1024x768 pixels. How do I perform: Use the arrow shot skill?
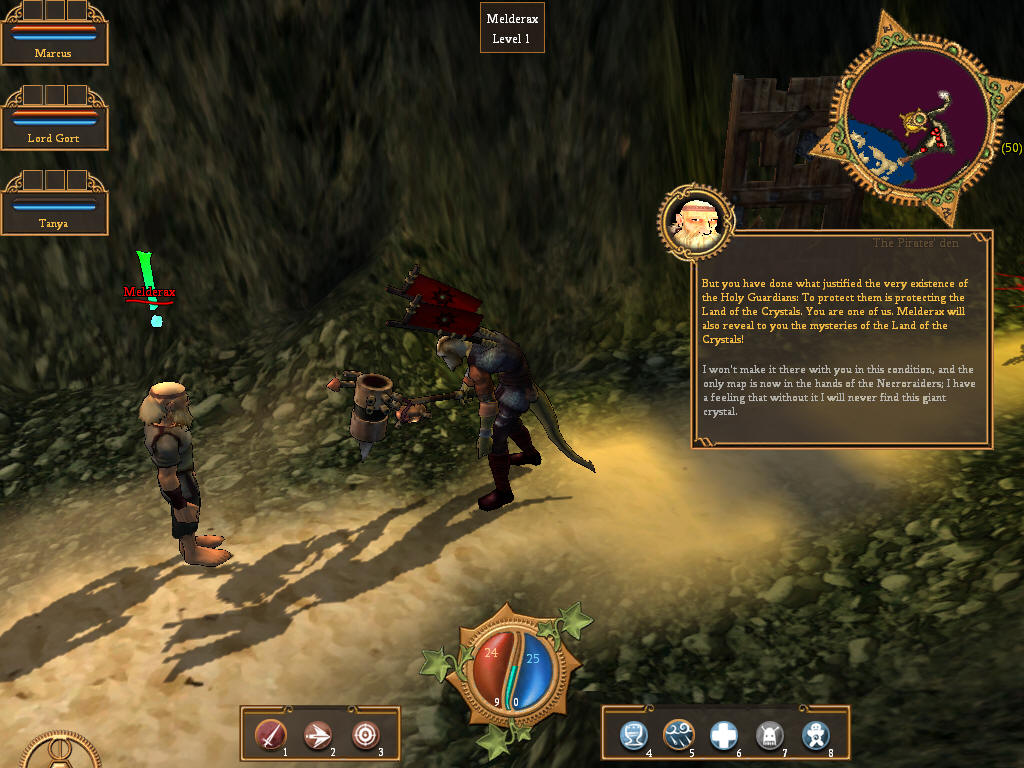(317, 735)
